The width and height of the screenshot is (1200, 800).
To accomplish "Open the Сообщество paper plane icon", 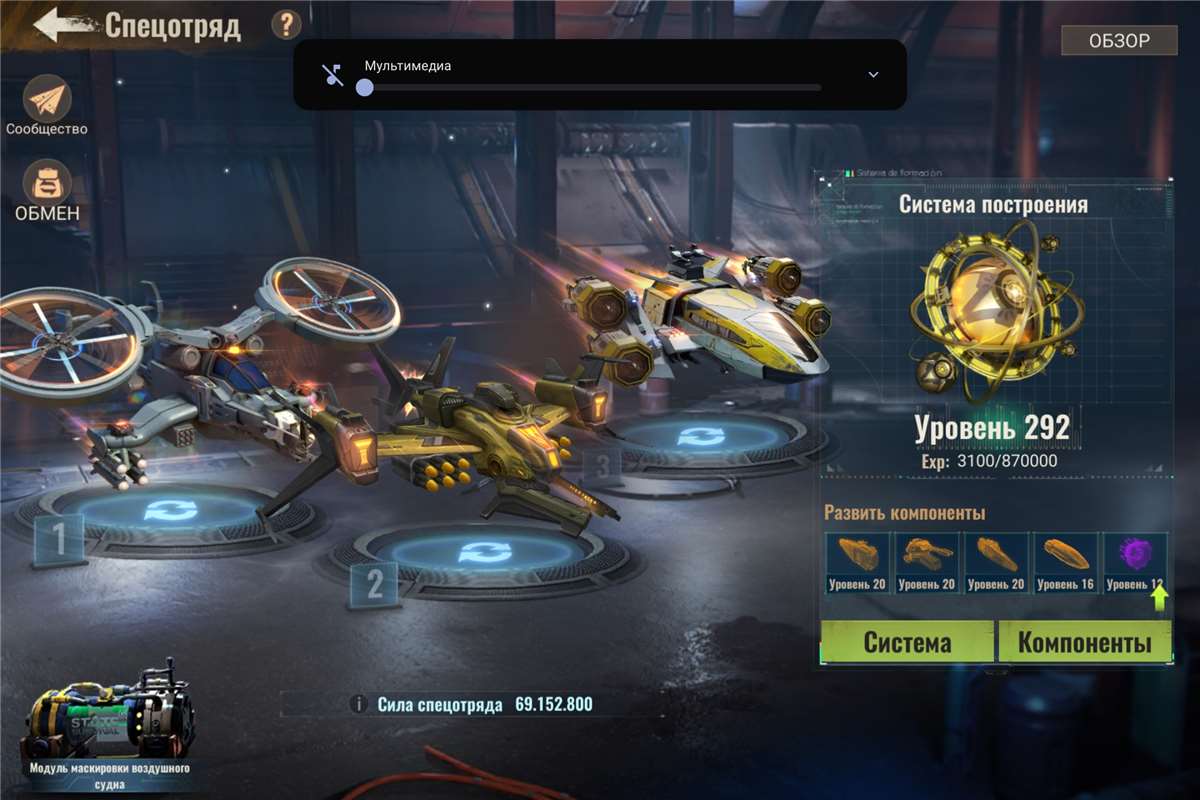I will coord(47,99).
